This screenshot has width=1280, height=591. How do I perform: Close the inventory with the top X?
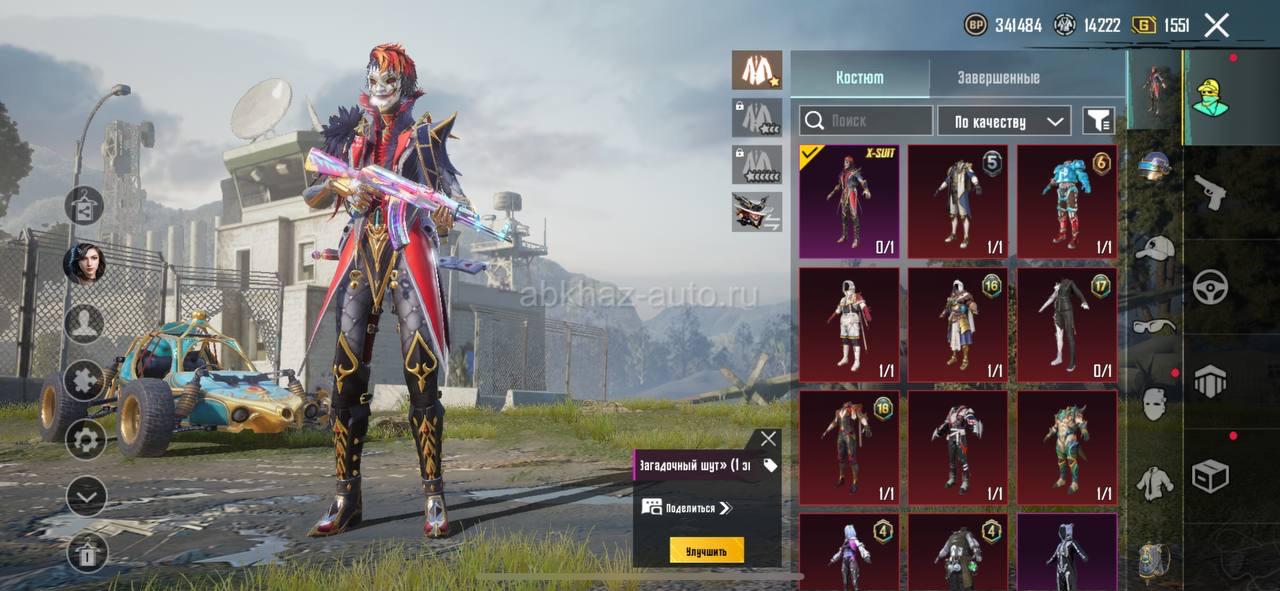(1216, 26)
